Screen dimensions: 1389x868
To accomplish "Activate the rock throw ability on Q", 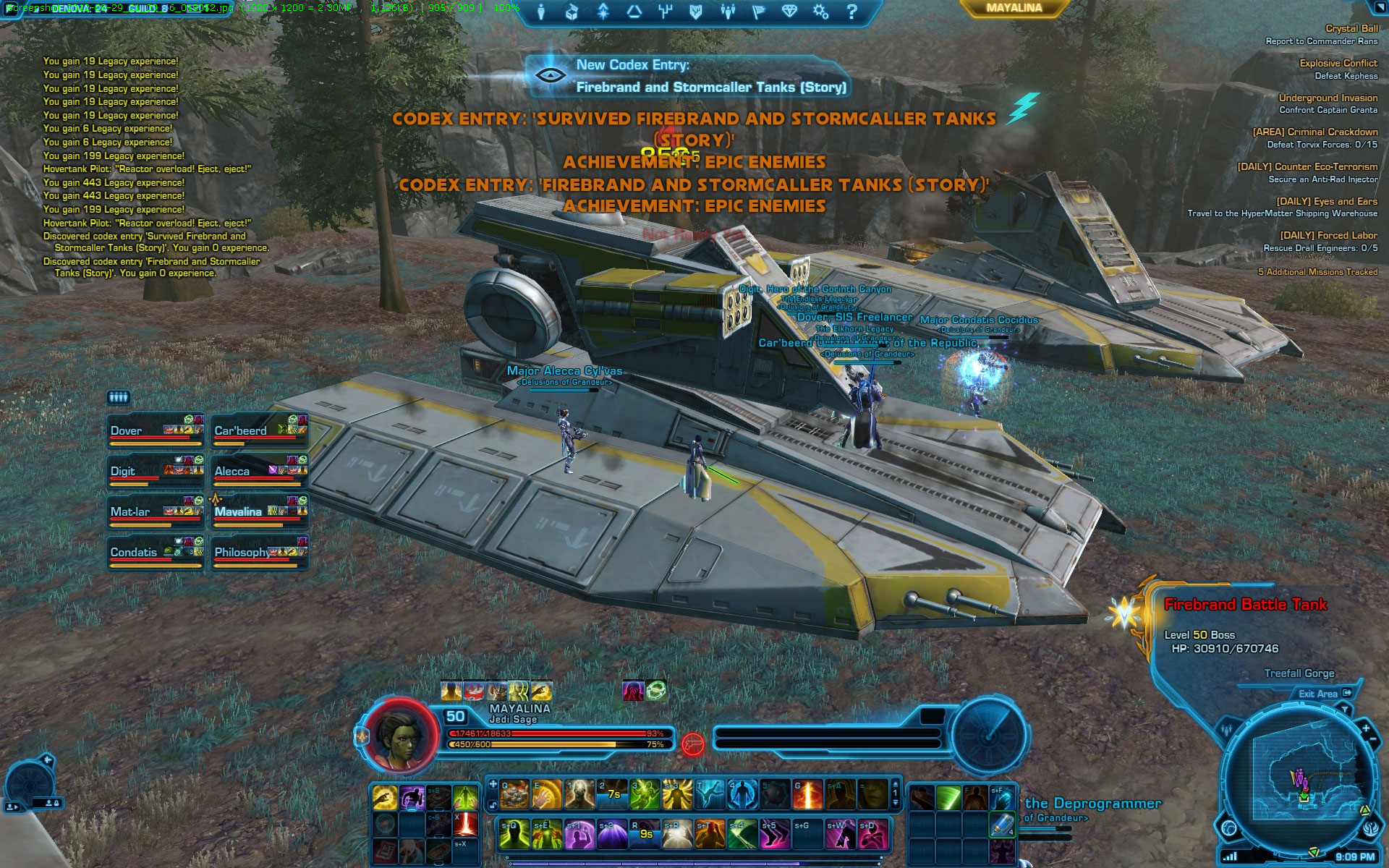I will click(514, 795).
